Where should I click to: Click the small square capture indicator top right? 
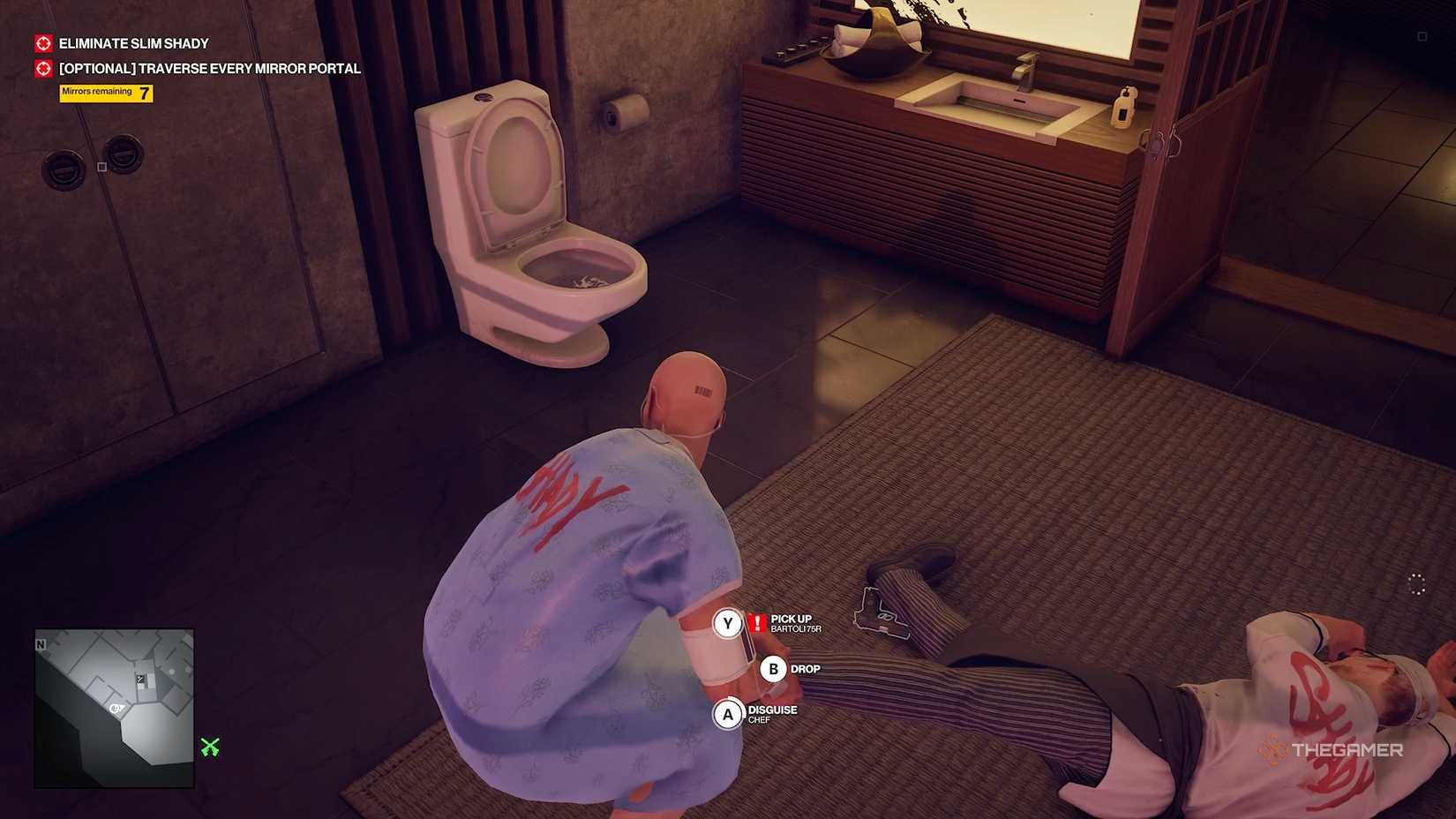click(x=1421, y=36)
